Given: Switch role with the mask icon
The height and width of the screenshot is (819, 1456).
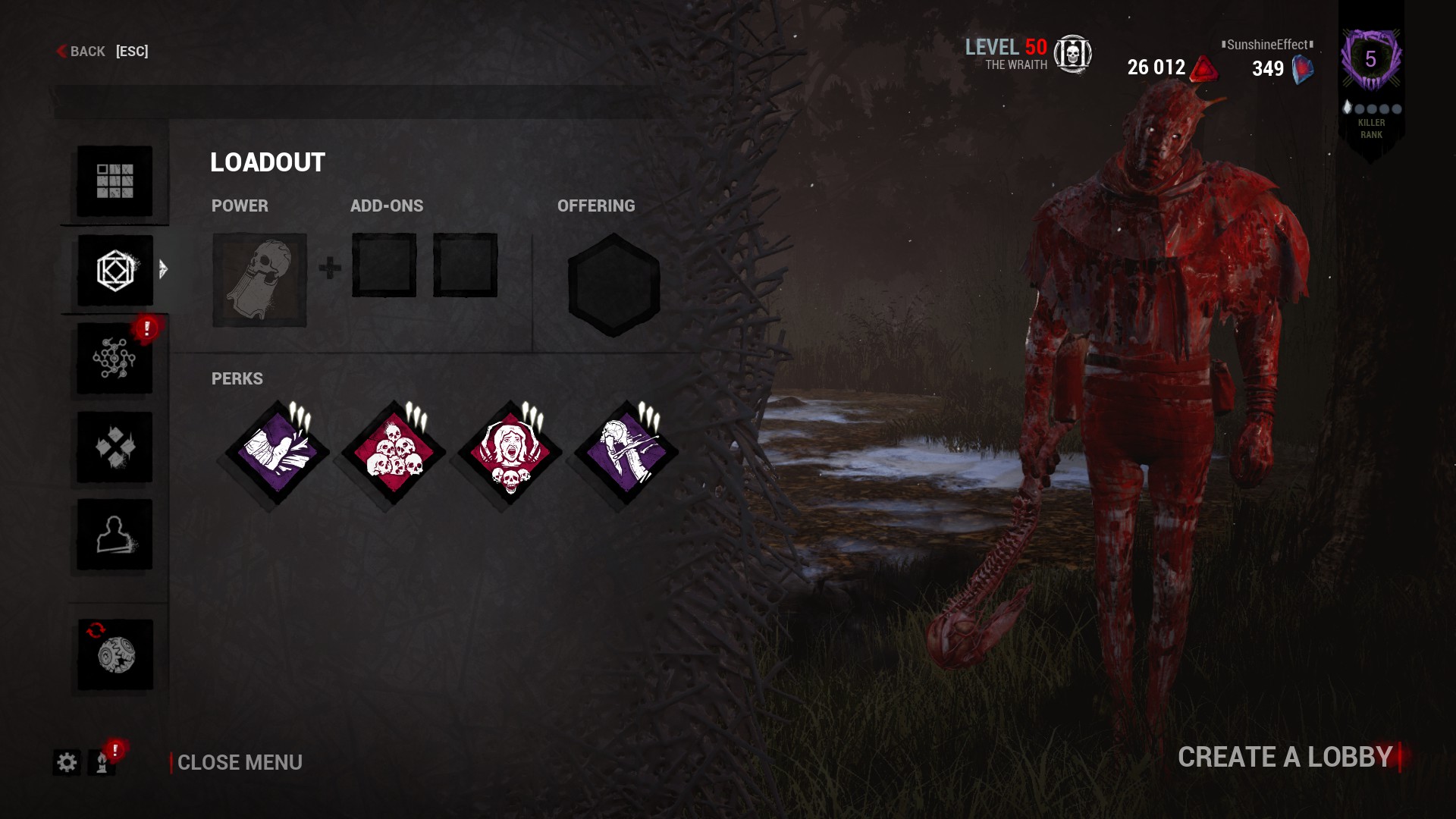Looking at the screenshot, I should click(x=115, y=655).
